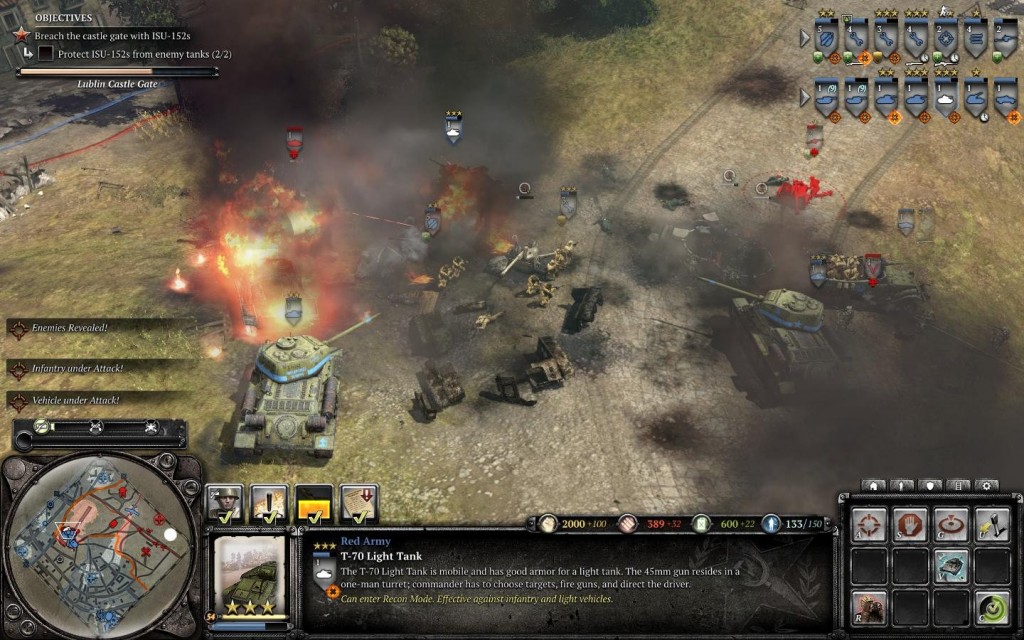Select the Attack Ground target command
The height and width of the screenshot is (640, 1024).
(x=950, y=524)
